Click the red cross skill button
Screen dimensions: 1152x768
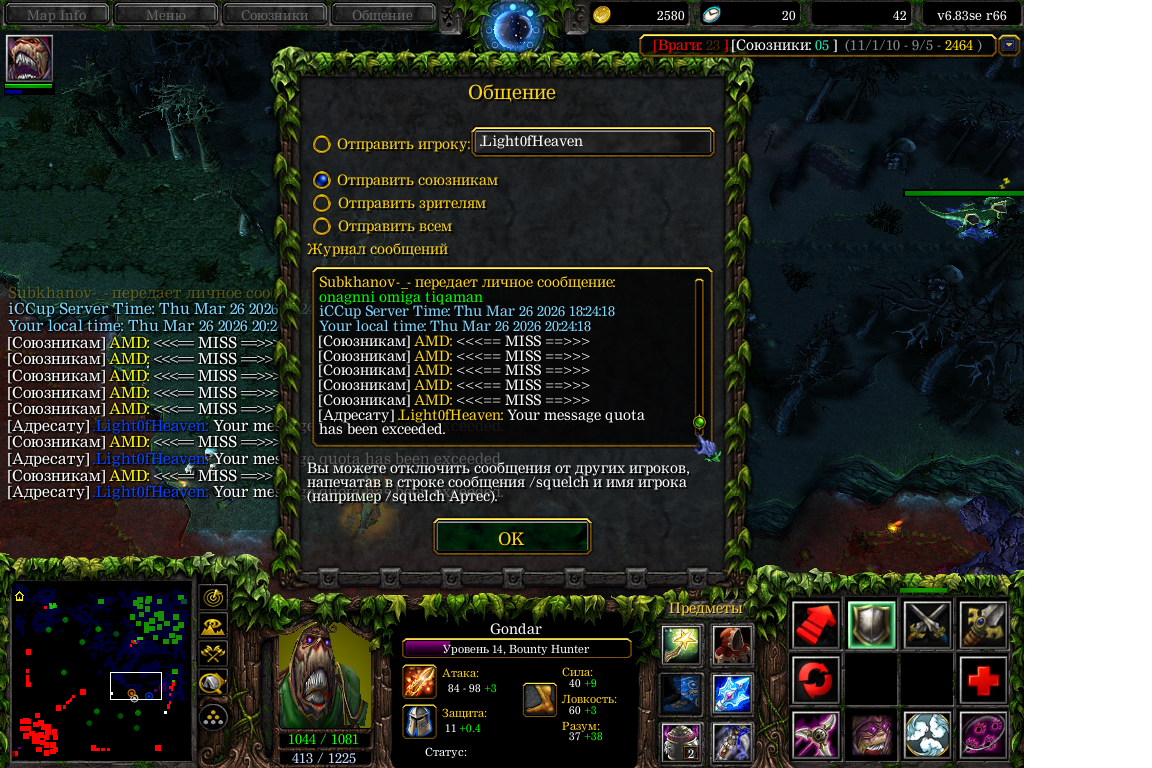tap(983, 680)
